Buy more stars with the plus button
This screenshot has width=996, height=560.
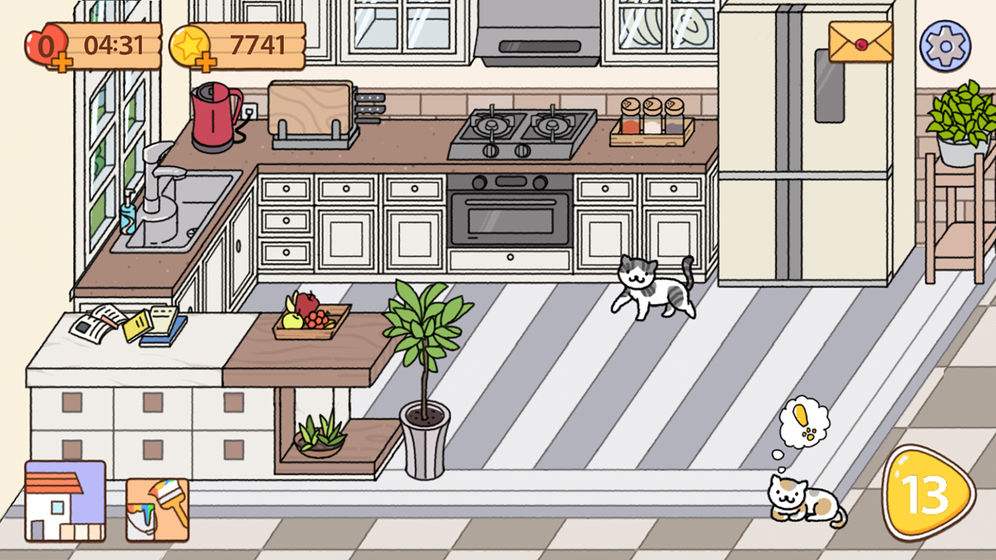[x=207, y=63]
